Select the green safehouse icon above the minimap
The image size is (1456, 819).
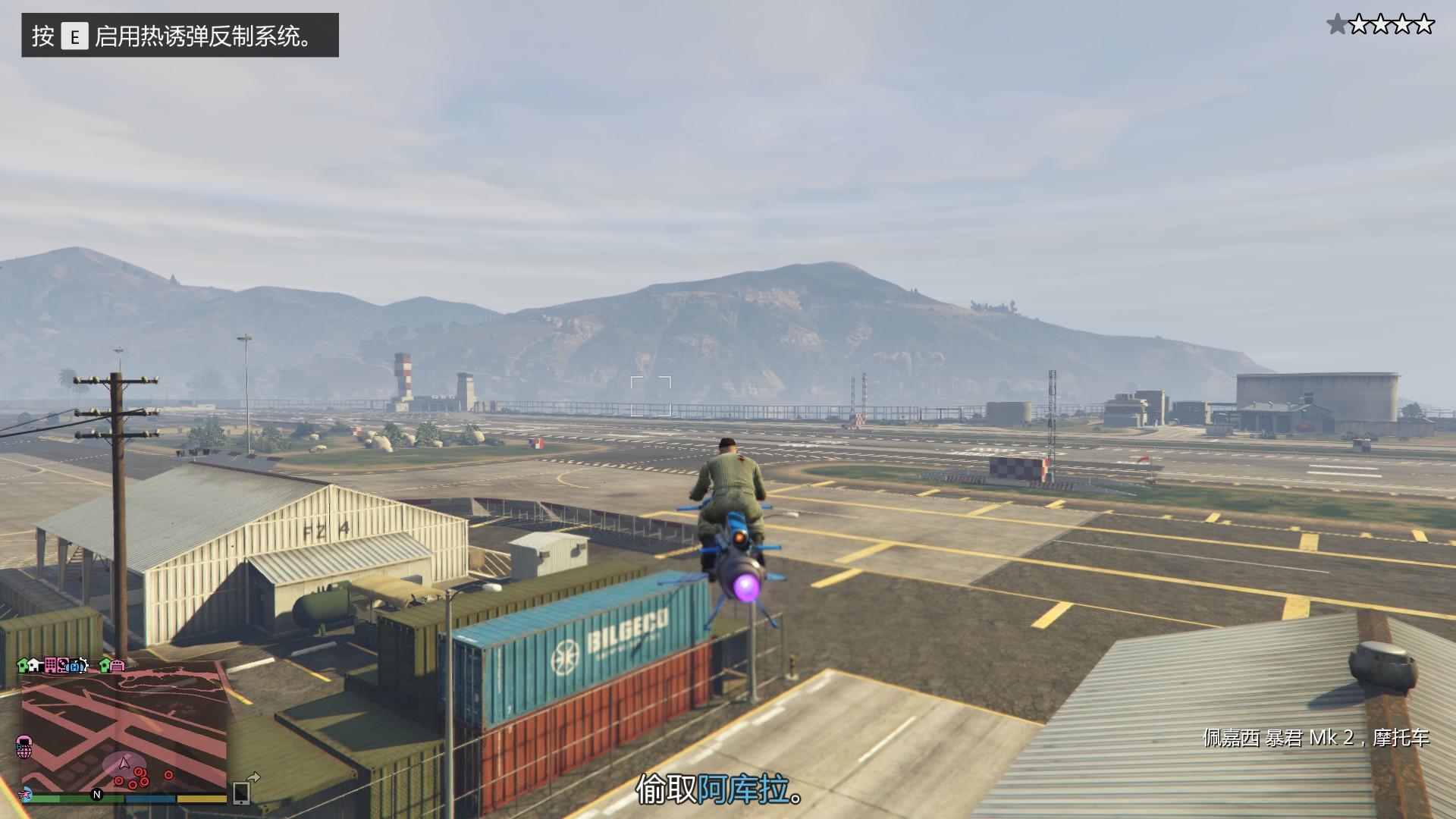tap(22, 665)
